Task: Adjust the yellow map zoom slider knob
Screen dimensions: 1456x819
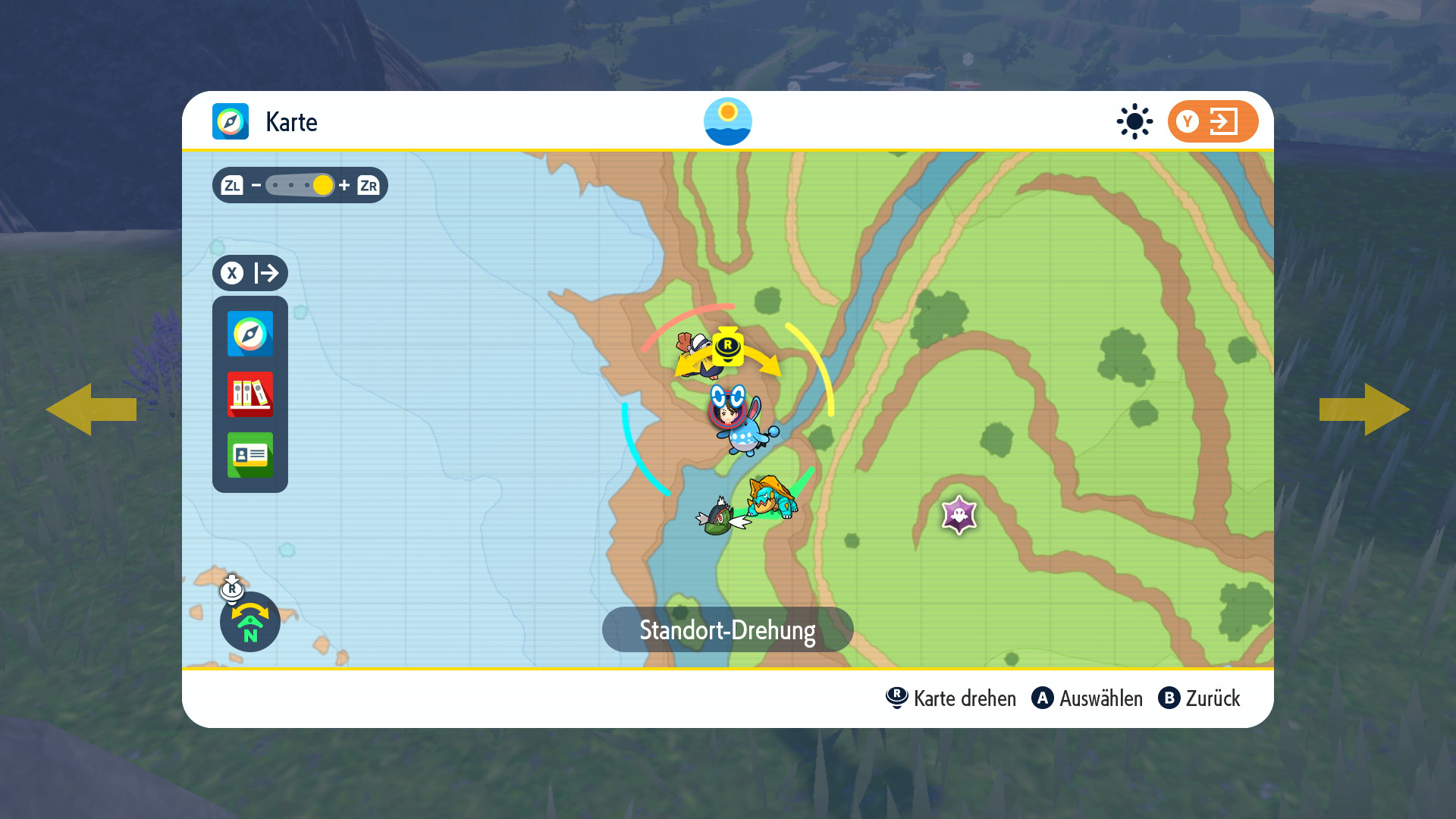Action: point(323,185)
